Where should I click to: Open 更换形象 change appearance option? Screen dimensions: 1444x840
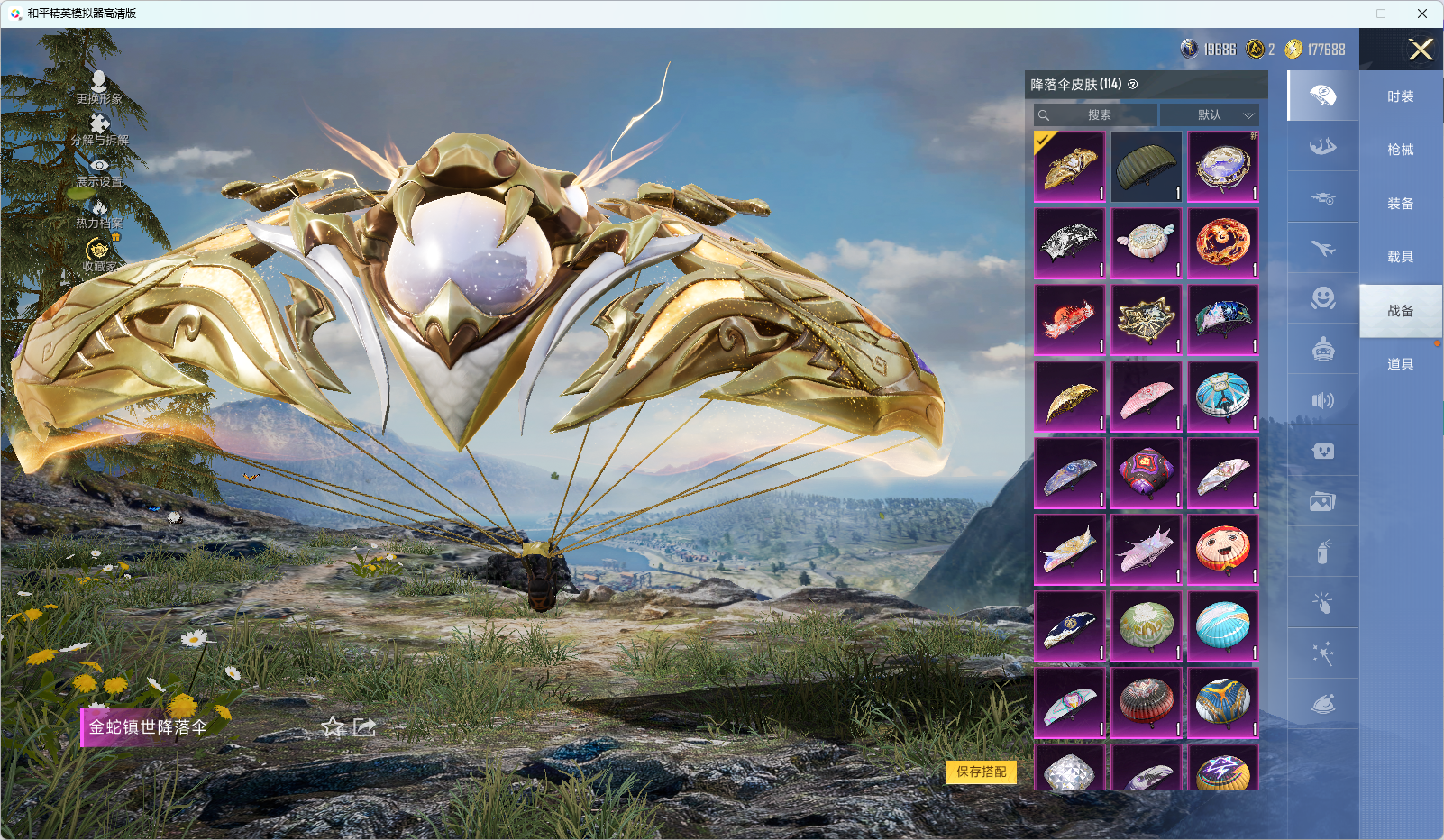pos(99,87)
